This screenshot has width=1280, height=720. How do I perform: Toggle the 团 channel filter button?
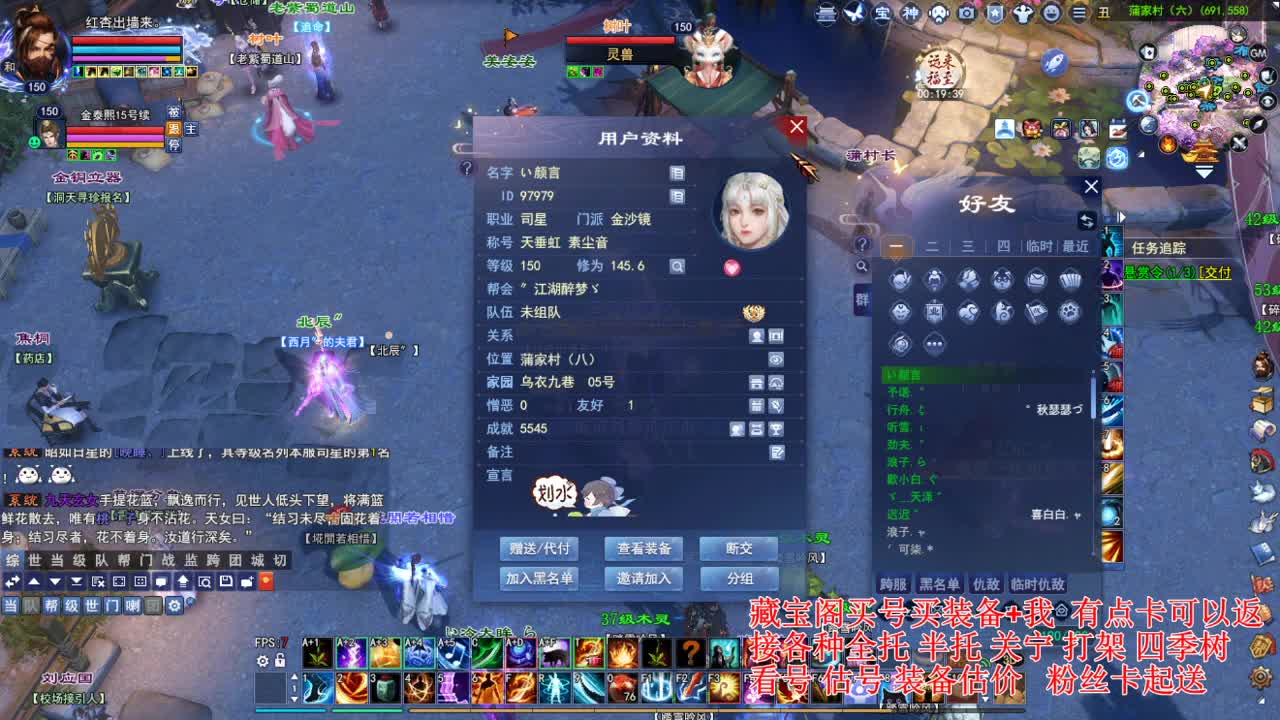click(x=153, y=605)
